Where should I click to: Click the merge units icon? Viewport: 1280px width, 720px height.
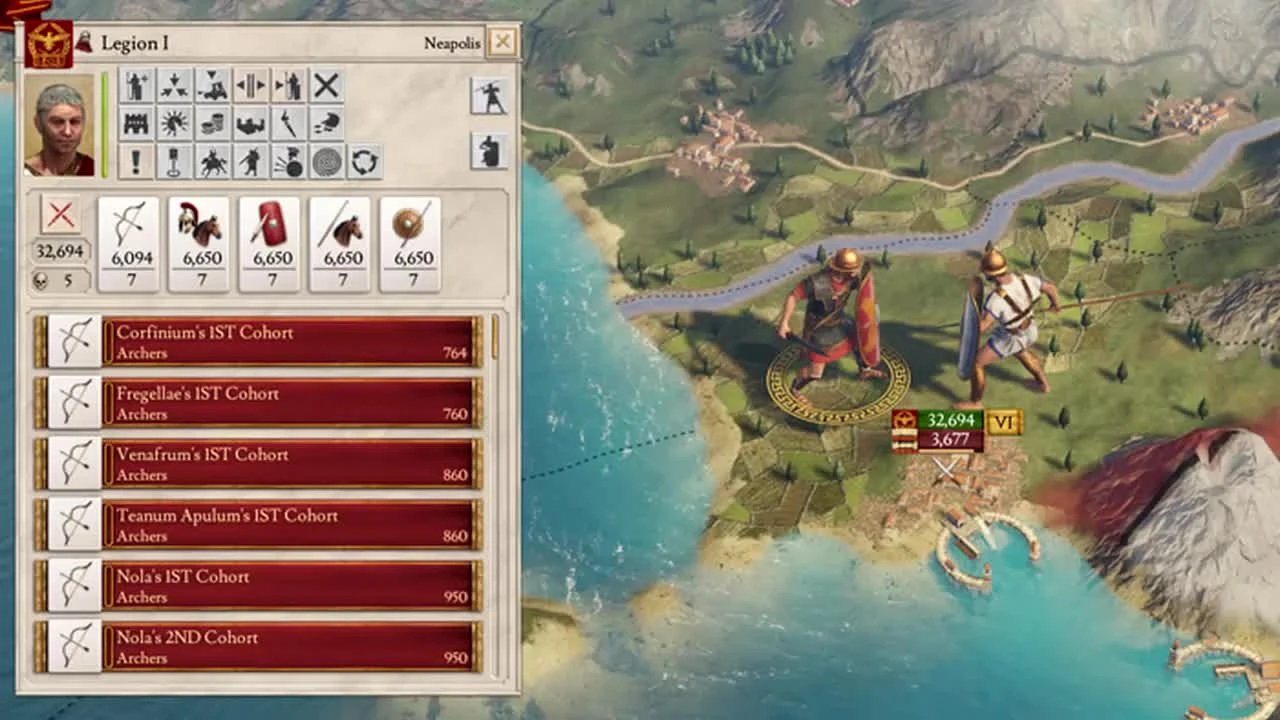[x=175, y=87]
